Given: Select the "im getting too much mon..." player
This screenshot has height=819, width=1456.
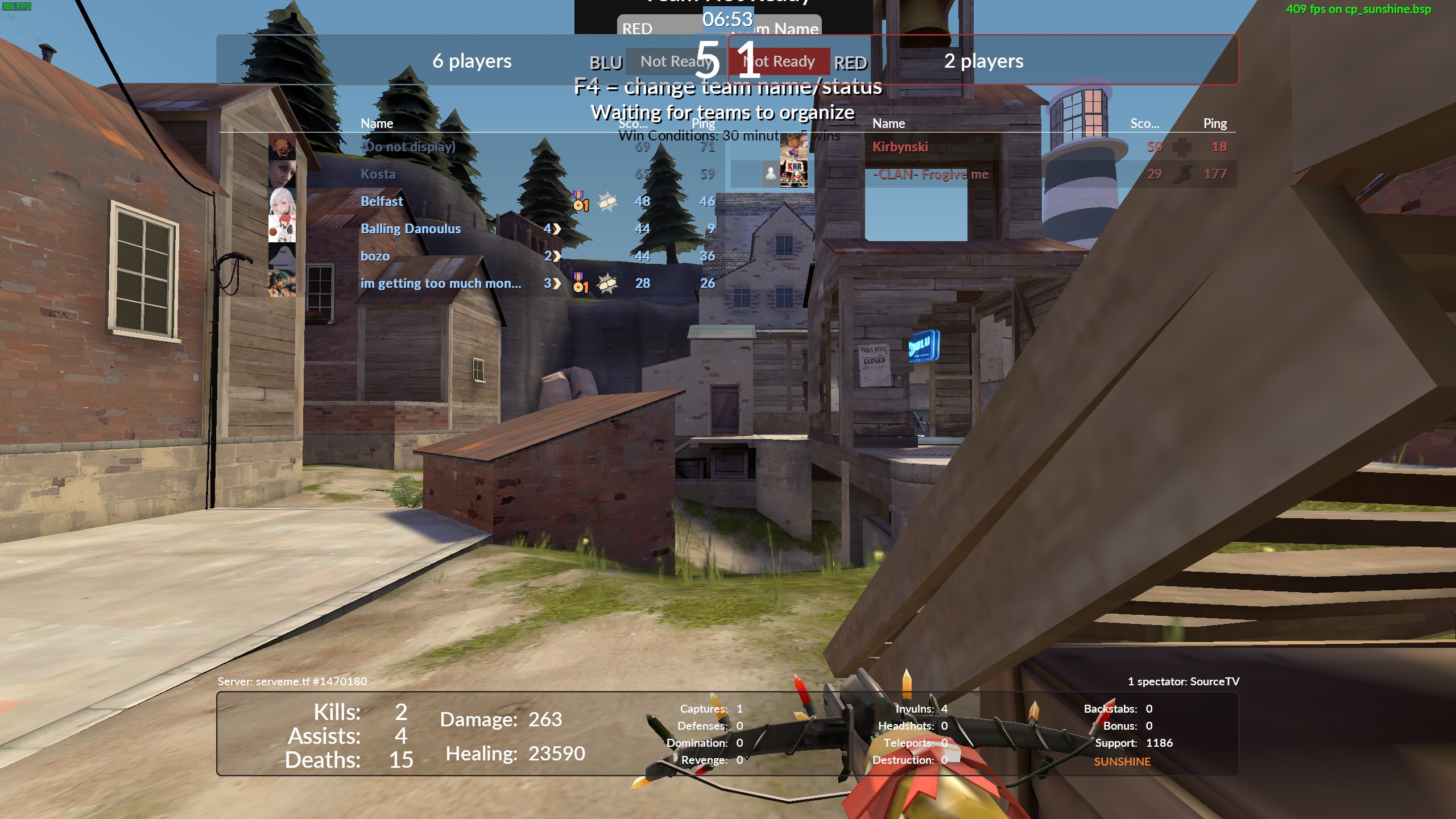Looking at the screenshot, I should [440, 283].
